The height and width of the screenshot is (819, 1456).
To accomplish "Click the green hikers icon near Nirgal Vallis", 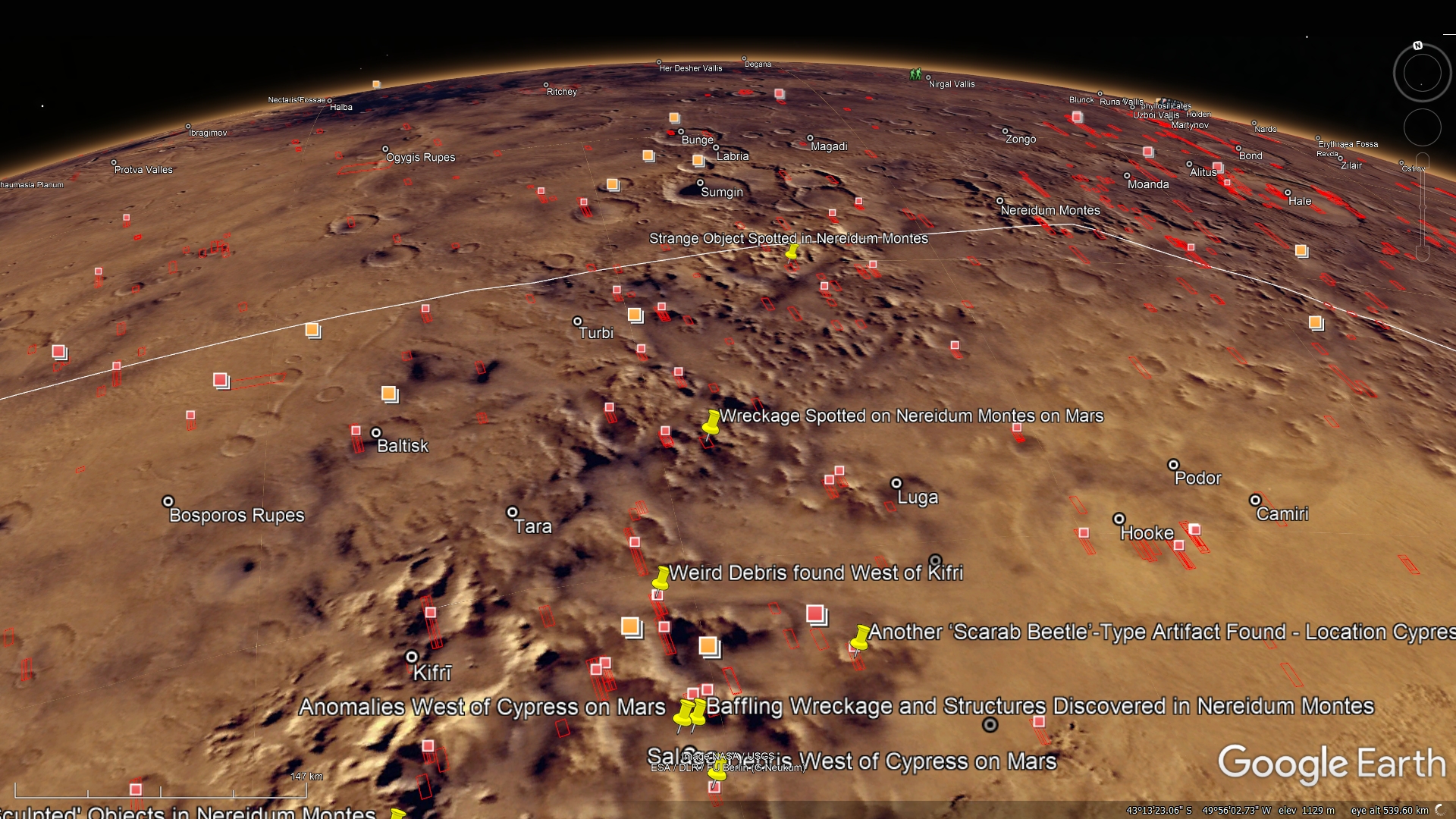I will [x=915, y=74].
